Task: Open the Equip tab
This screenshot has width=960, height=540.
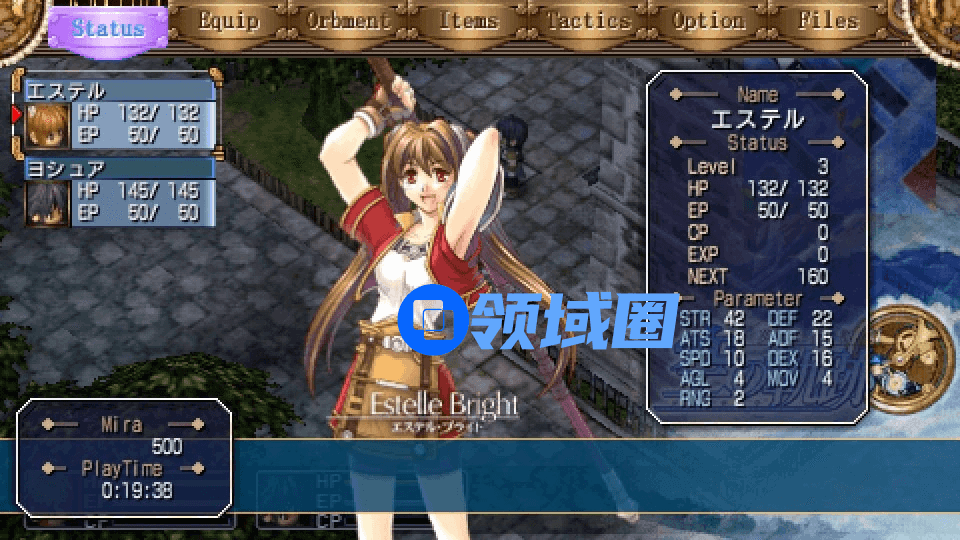Action: coord(229,21)
